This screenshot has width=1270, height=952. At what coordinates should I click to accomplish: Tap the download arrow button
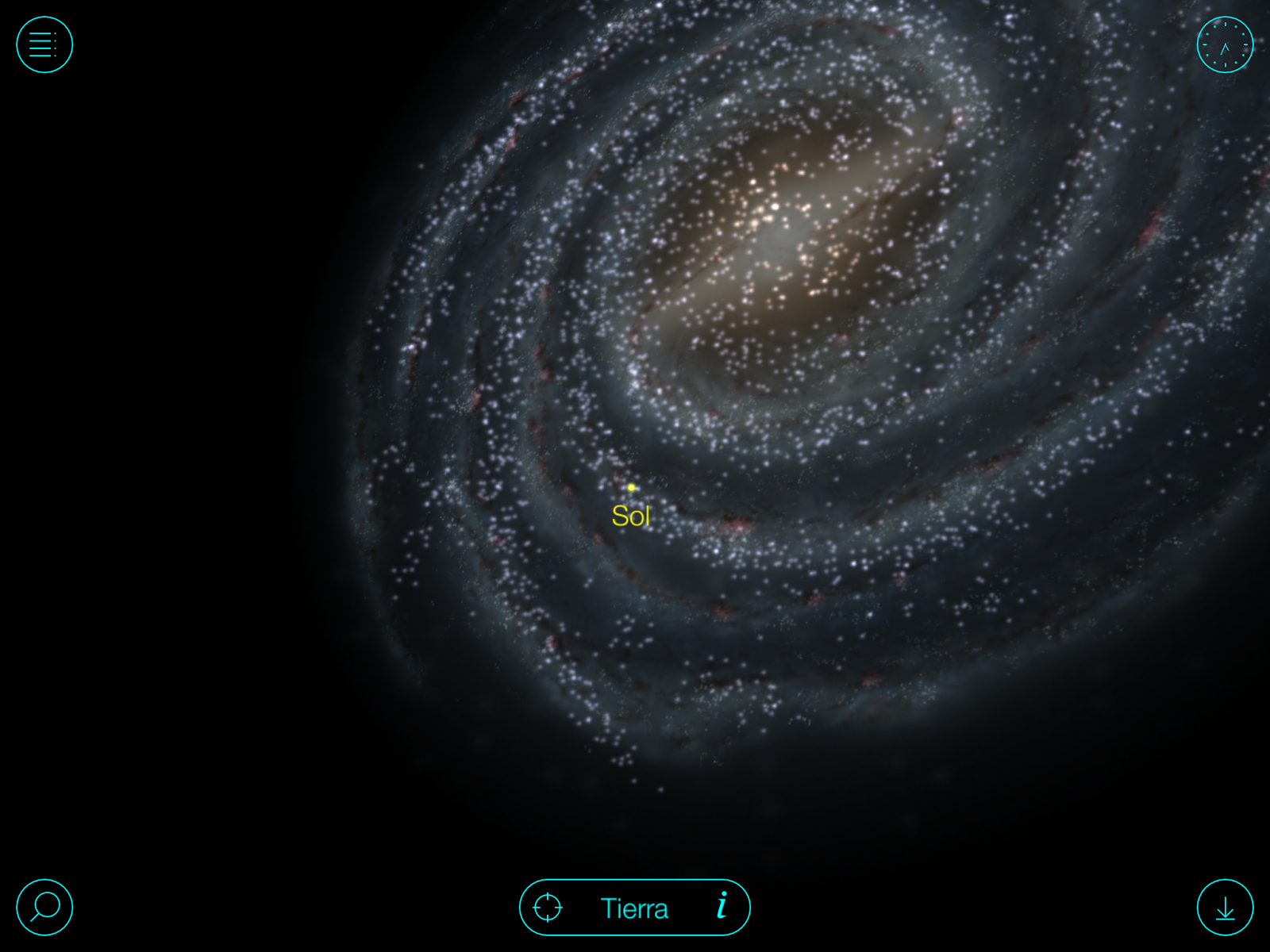1225,907
